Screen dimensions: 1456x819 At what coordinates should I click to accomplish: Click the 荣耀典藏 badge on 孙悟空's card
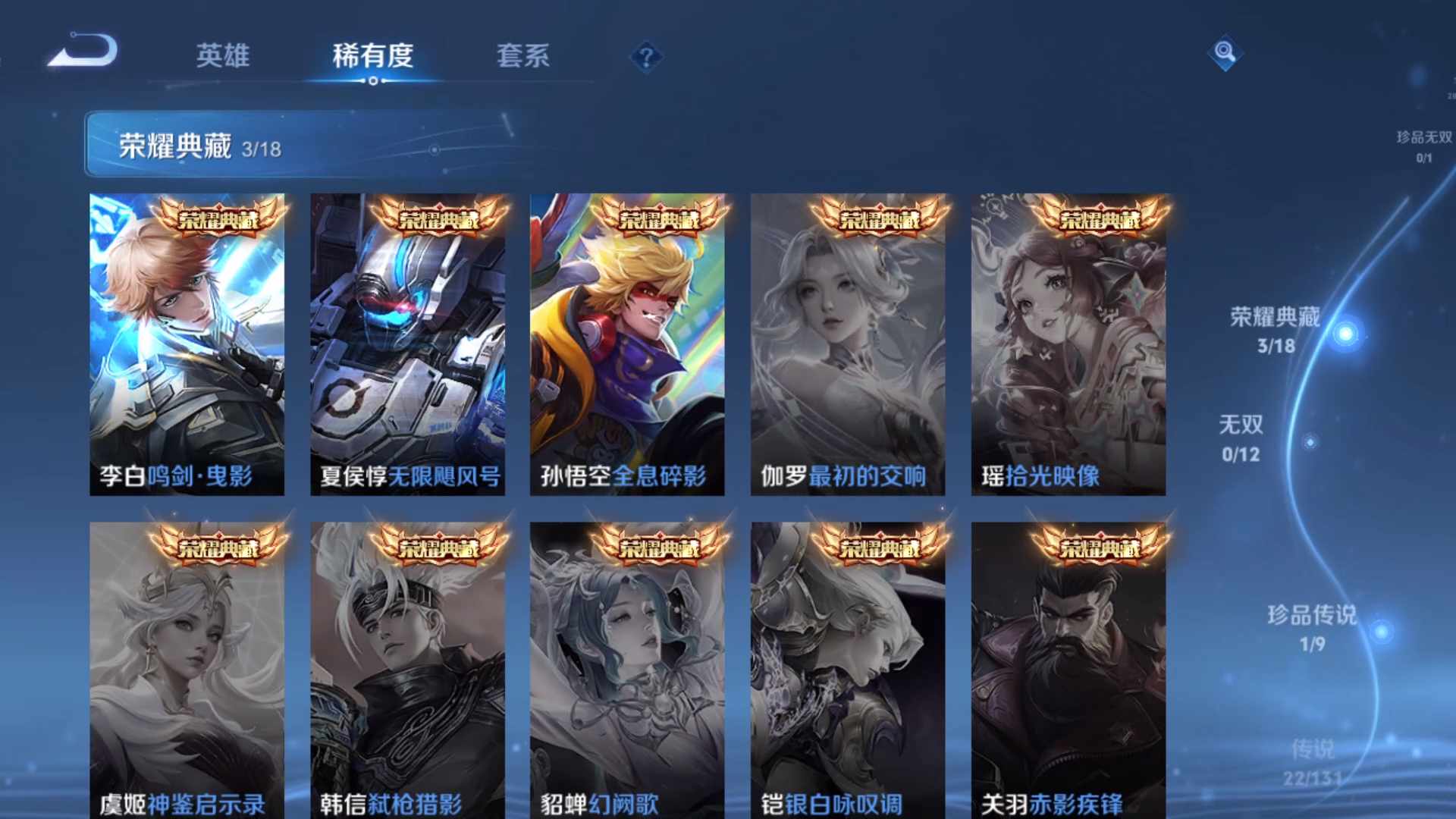tap(661, 218)
